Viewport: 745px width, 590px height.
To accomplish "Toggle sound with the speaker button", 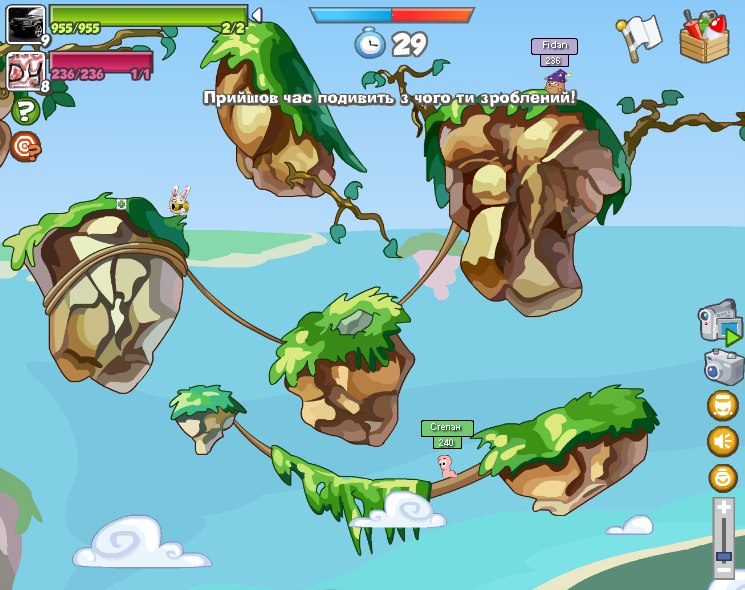I will tap(722, 440).
